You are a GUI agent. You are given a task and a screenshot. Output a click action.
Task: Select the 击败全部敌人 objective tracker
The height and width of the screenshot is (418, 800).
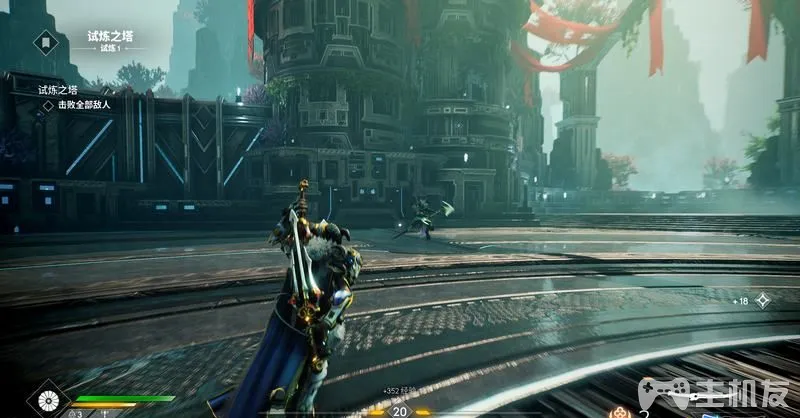point(82,104)
